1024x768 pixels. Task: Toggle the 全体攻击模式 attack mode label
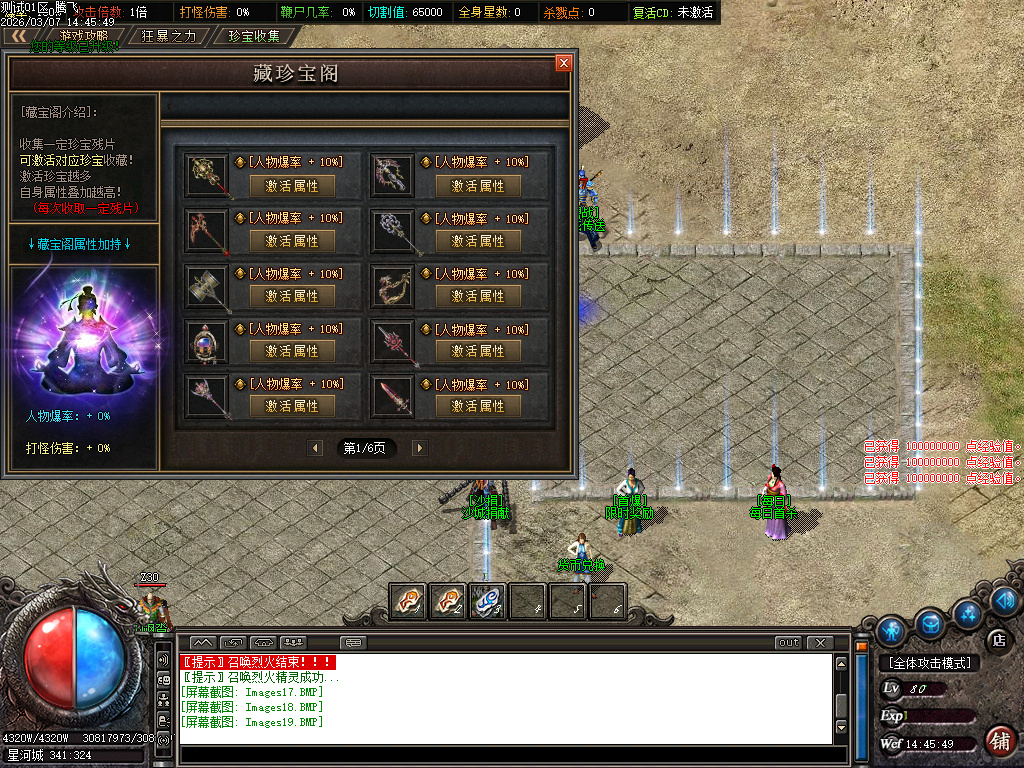click(x=928, y=663)
